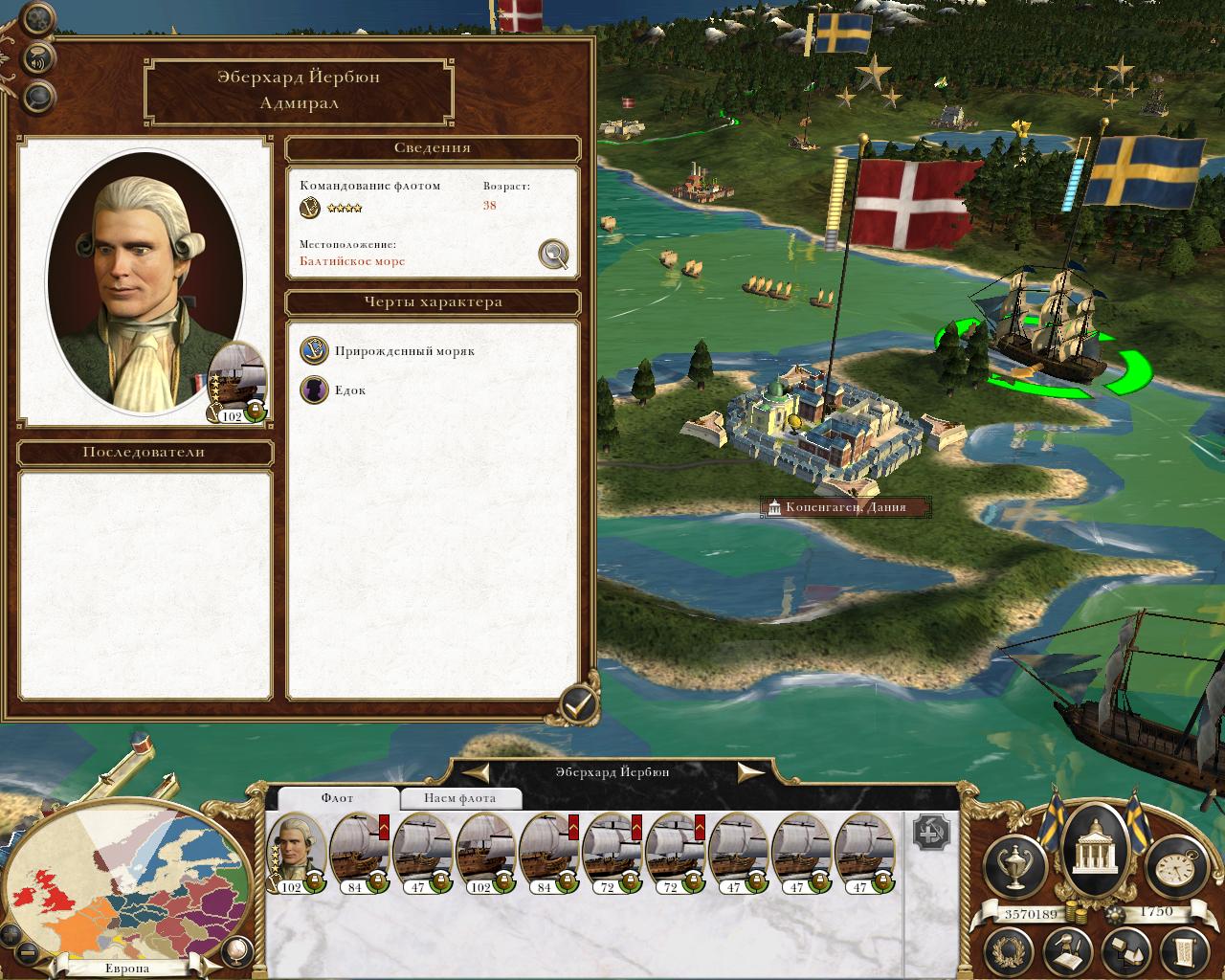Go to next fleet with right arrow
This screenshot has width=1225, height=980.
click(x=750, y=772)
